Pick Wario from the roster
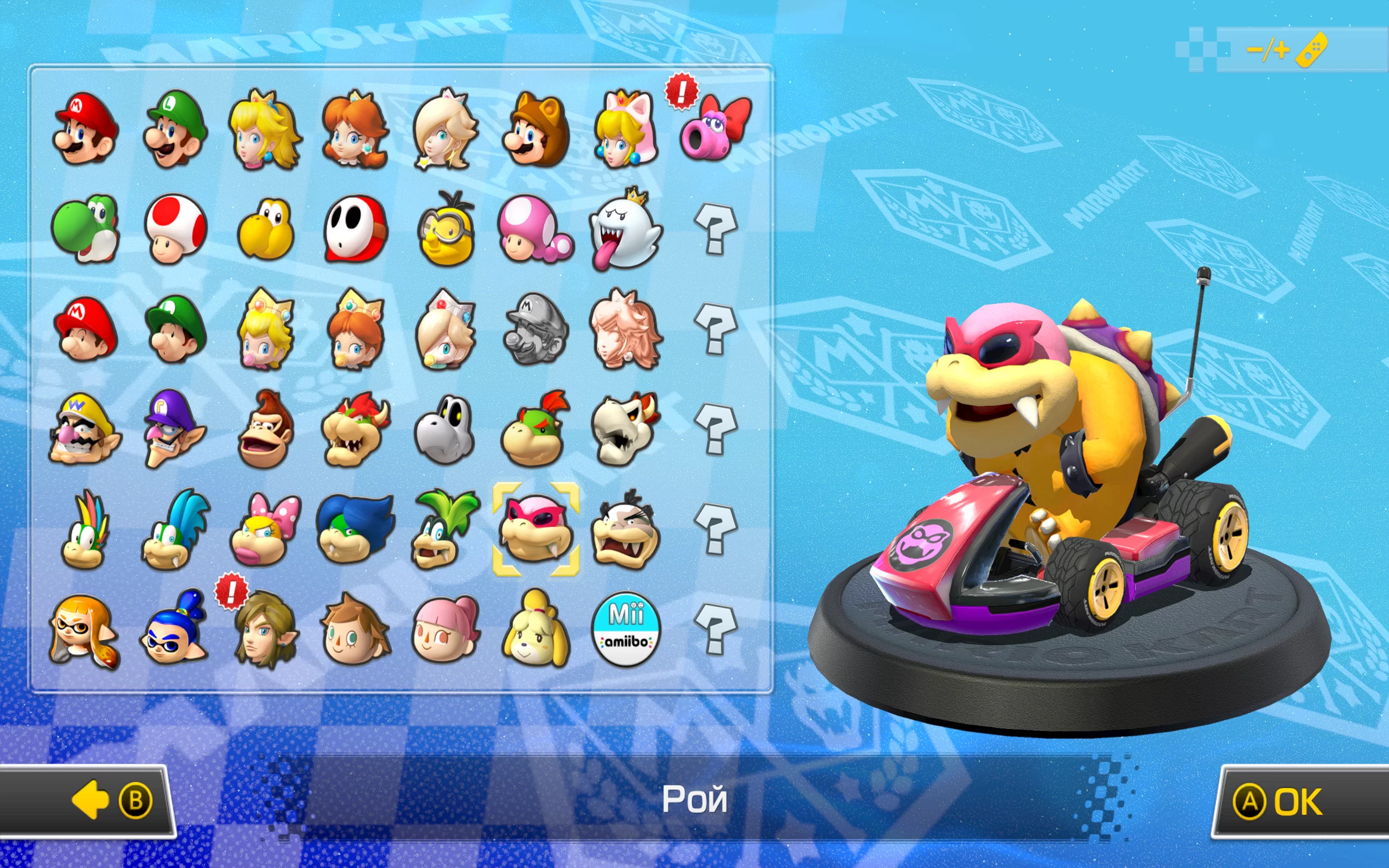The width and height of the screenshot is (1389, 868). (86, 430)
